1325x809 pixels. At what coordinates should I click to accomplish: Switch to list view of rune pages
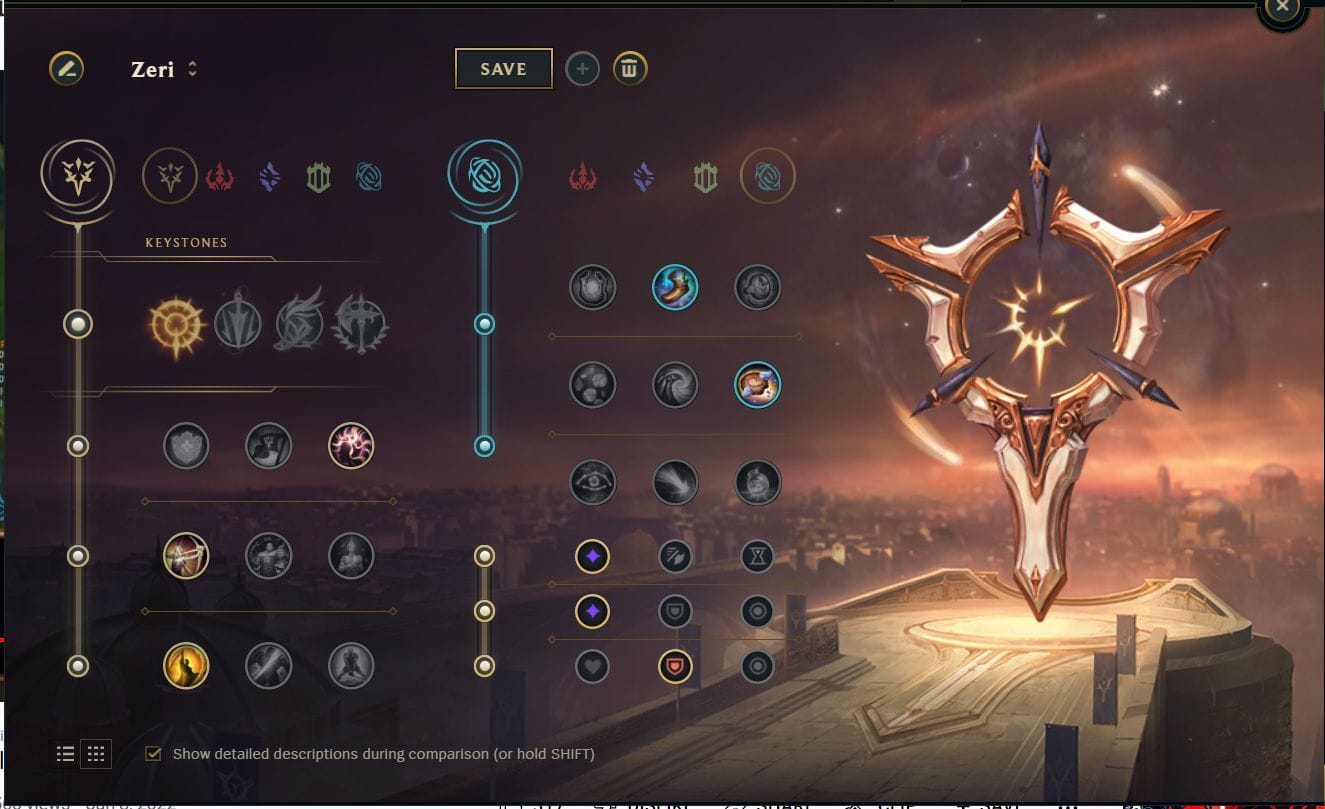[65, 753]
